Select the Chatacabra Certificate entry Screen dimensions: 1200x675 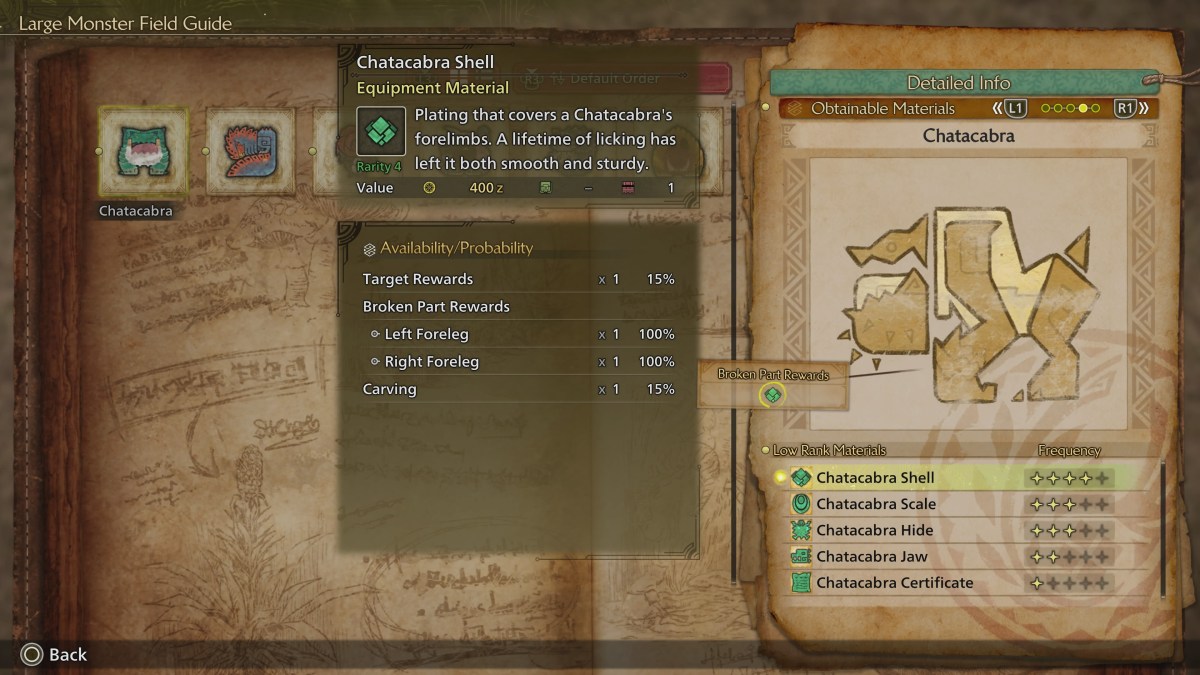coord(894,582)
